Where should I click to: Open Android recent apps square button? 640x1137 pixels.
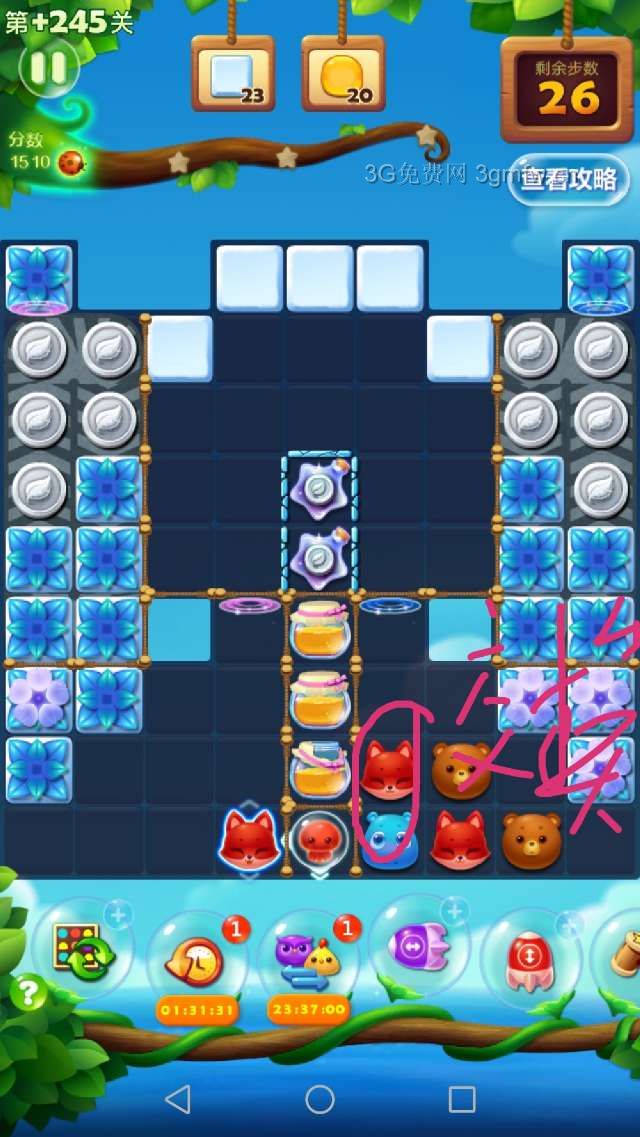tap(462, 1099)
